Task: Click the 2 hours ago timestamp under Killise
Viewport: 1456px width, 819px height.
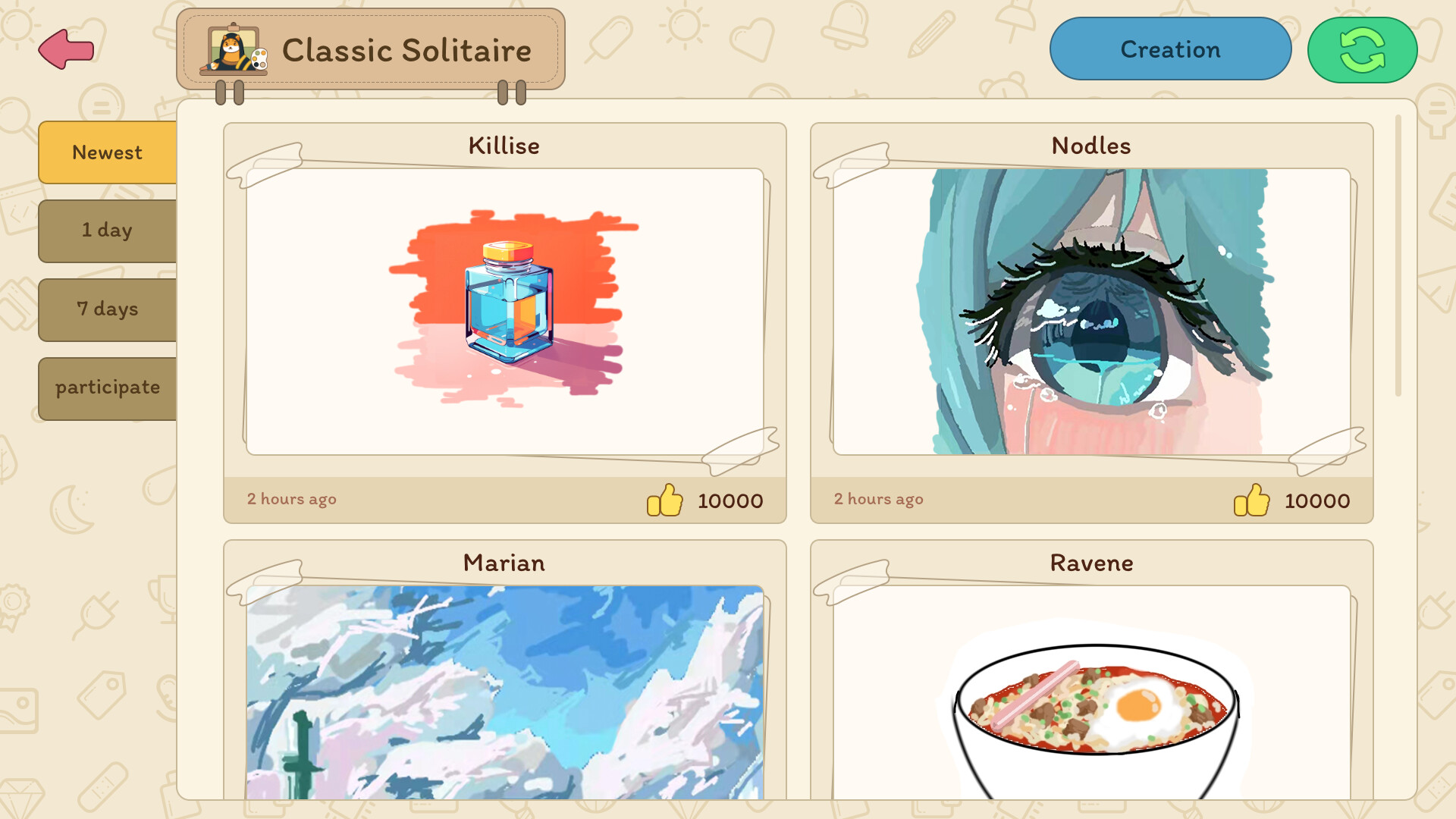Action: tap(291, 499)
